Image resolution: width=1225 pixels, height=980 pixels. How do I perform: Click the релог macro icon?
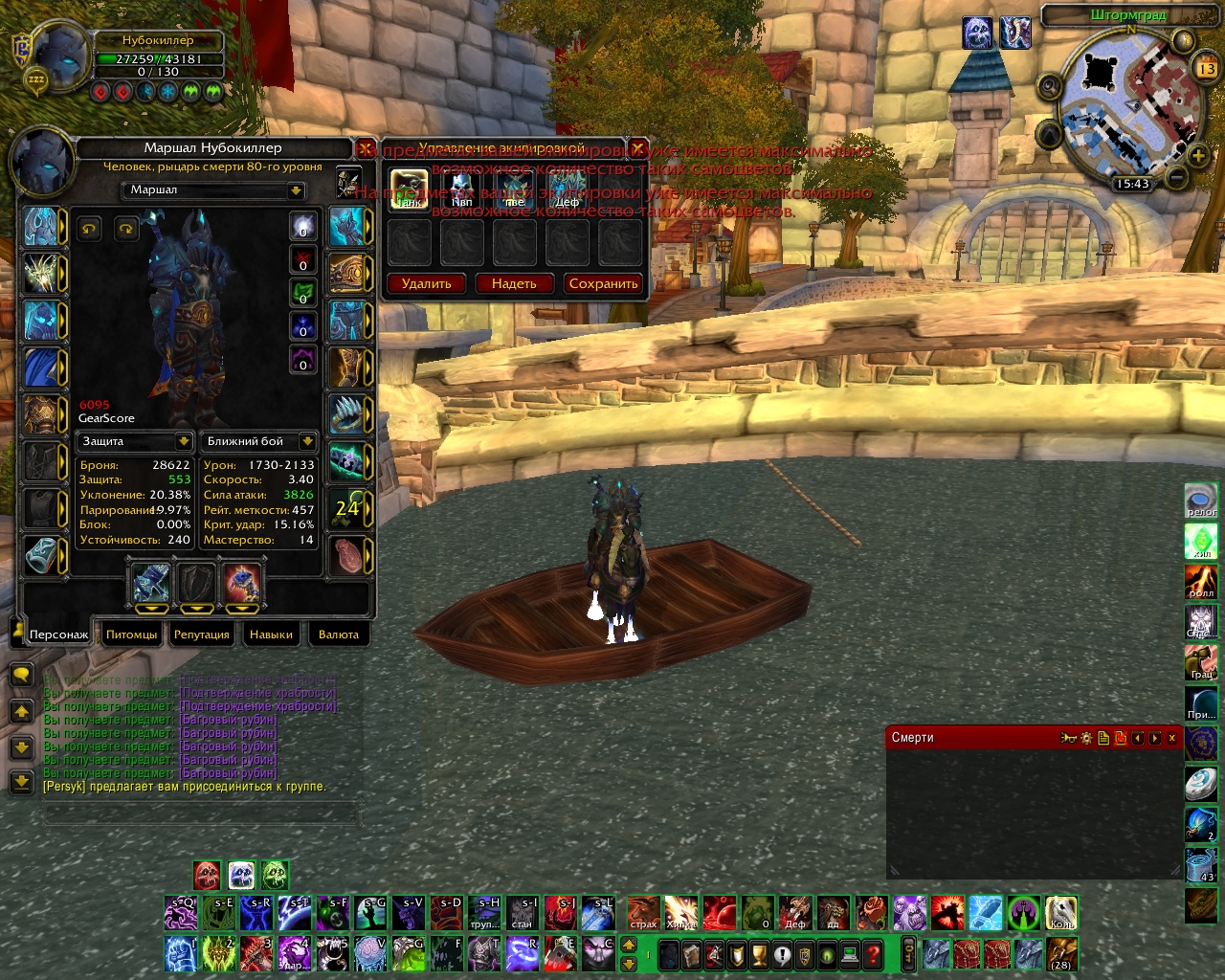click(1202, 500)
